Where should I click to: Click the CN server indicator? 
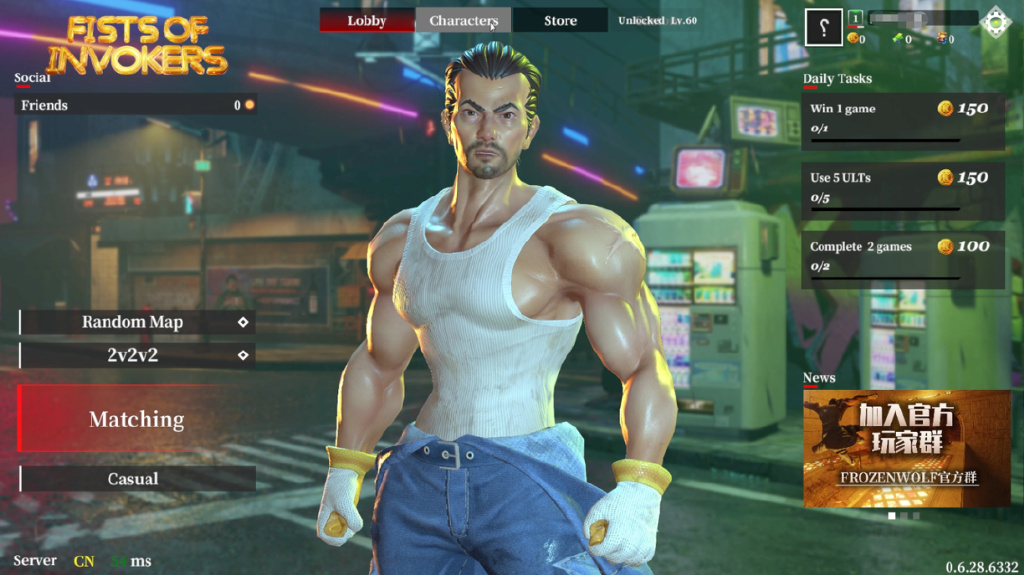coord(84,561)
